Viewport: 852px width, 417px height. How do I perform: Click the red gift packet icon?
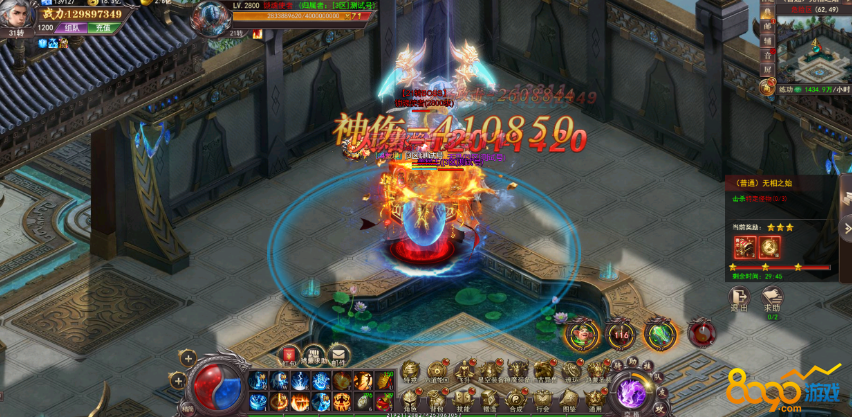(289, 353)
